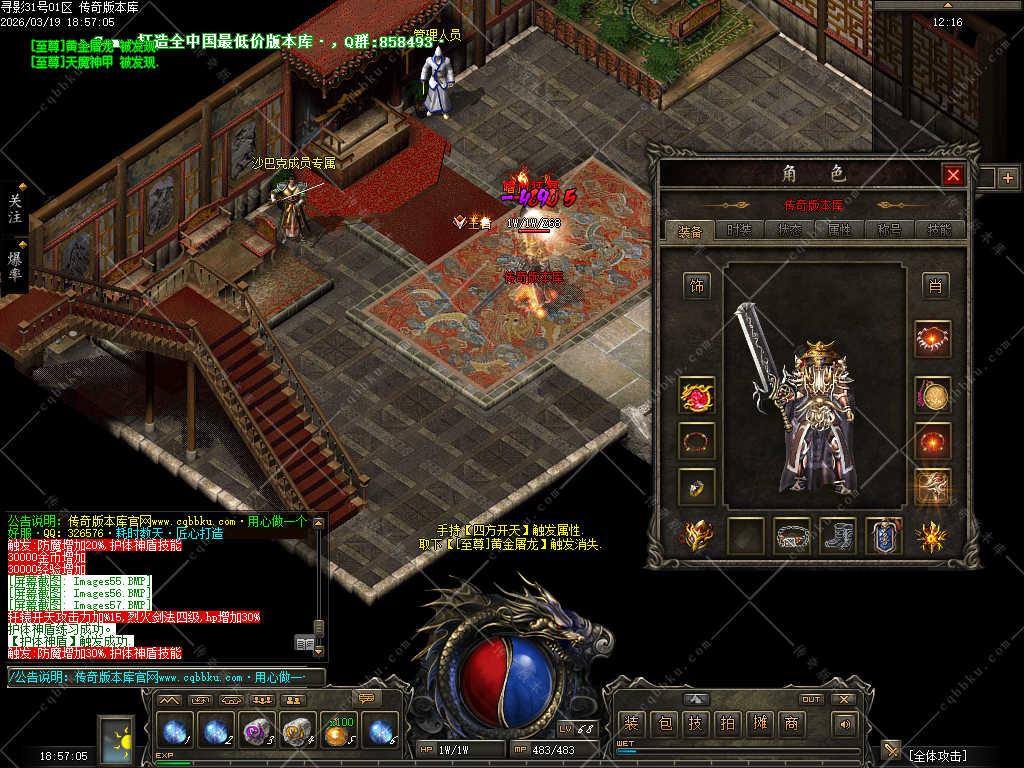Close the 角色 character panel

pos(953,176)
